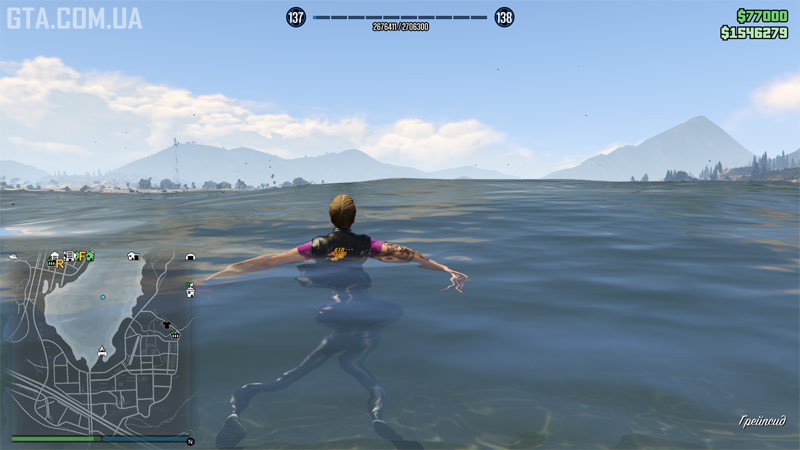Select the boat blip on the minimap
800x450 pixels.
point(13,258)
